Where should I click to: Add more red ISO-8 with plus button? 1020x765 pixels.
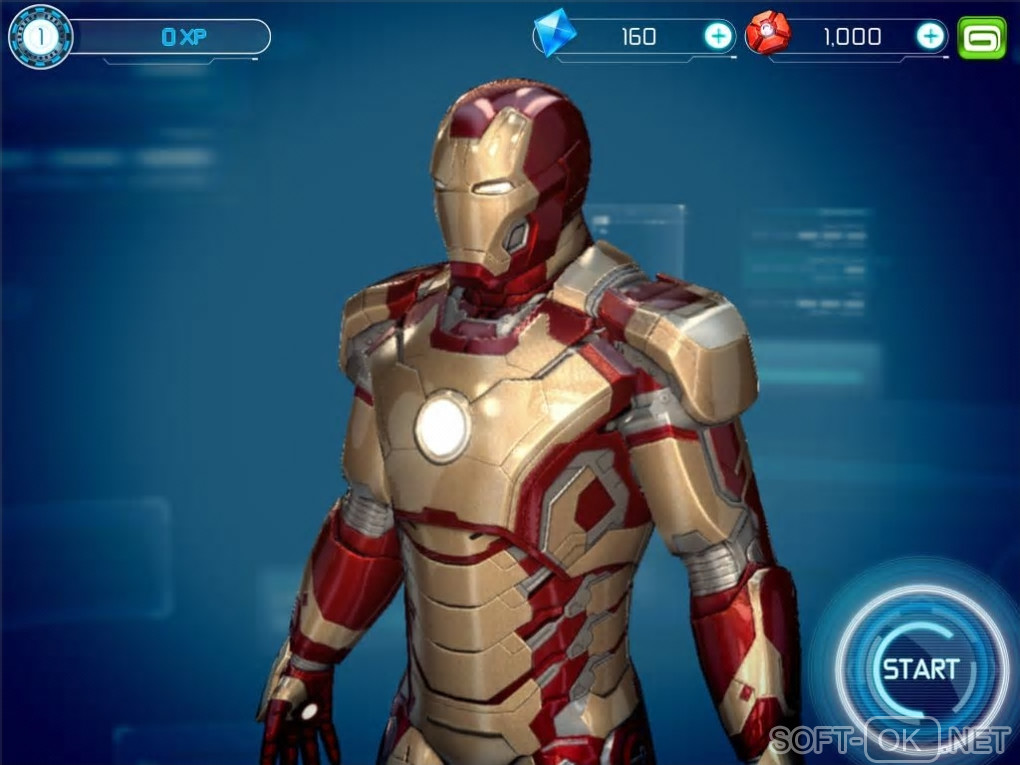[930, 37]
